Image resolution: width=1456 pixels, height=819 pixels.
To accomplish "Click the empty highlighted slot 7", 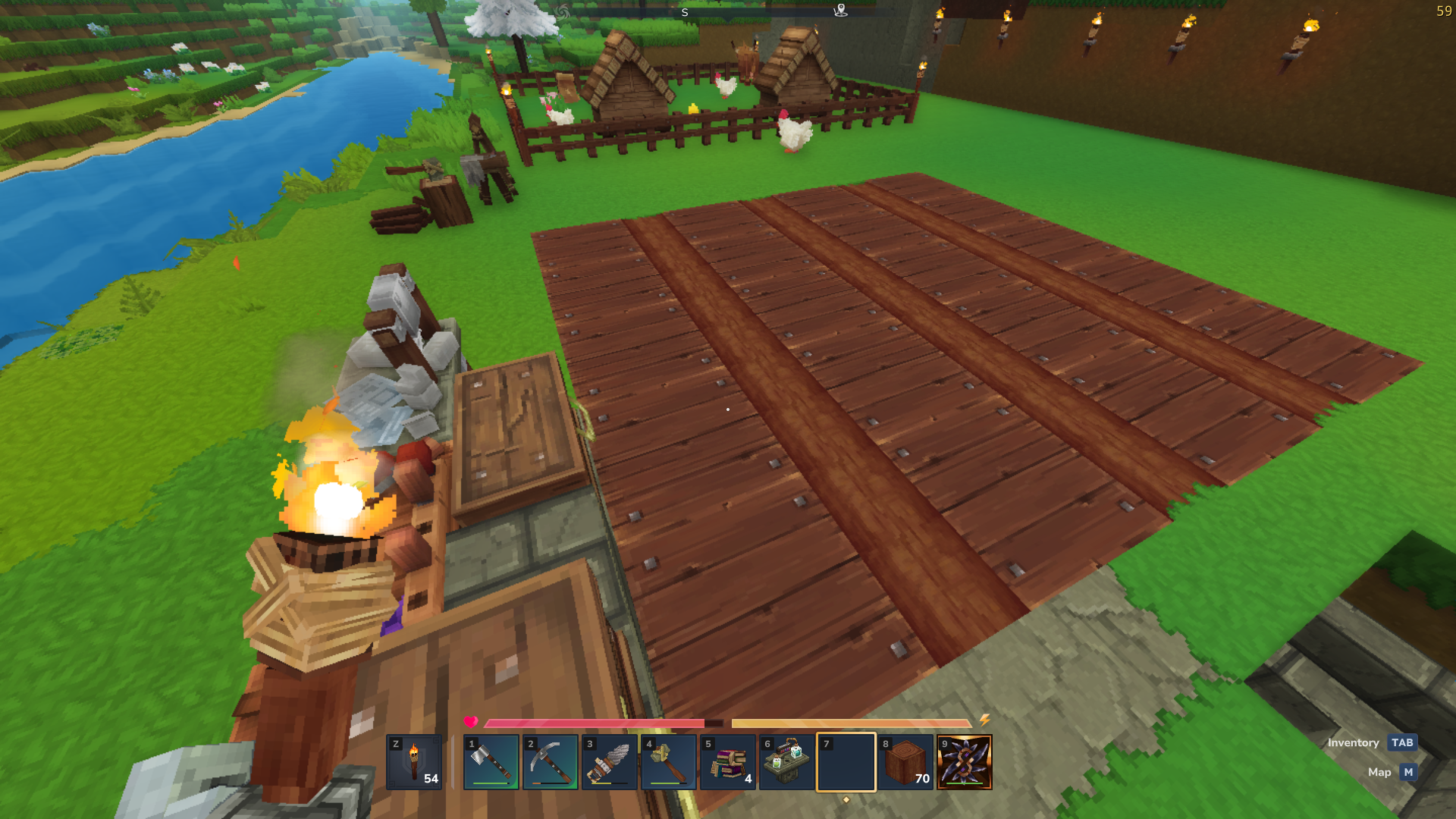I will (846, 762).
